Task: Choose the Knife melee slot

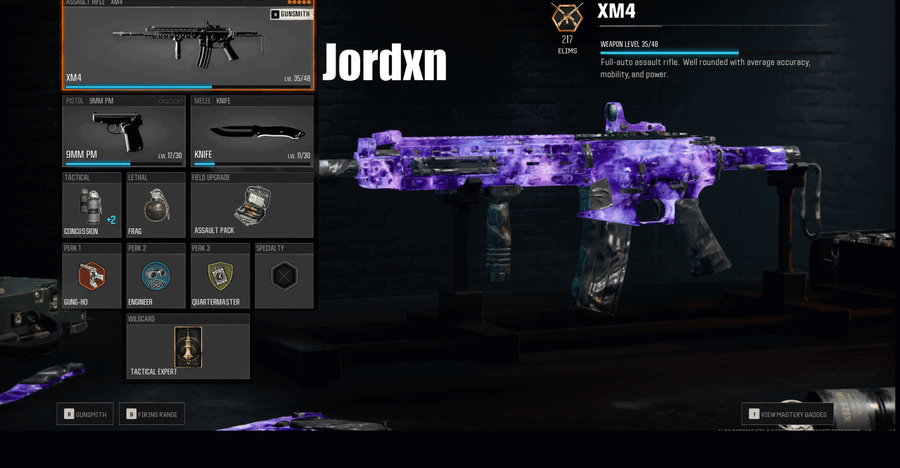Action: tap(251, 131)
